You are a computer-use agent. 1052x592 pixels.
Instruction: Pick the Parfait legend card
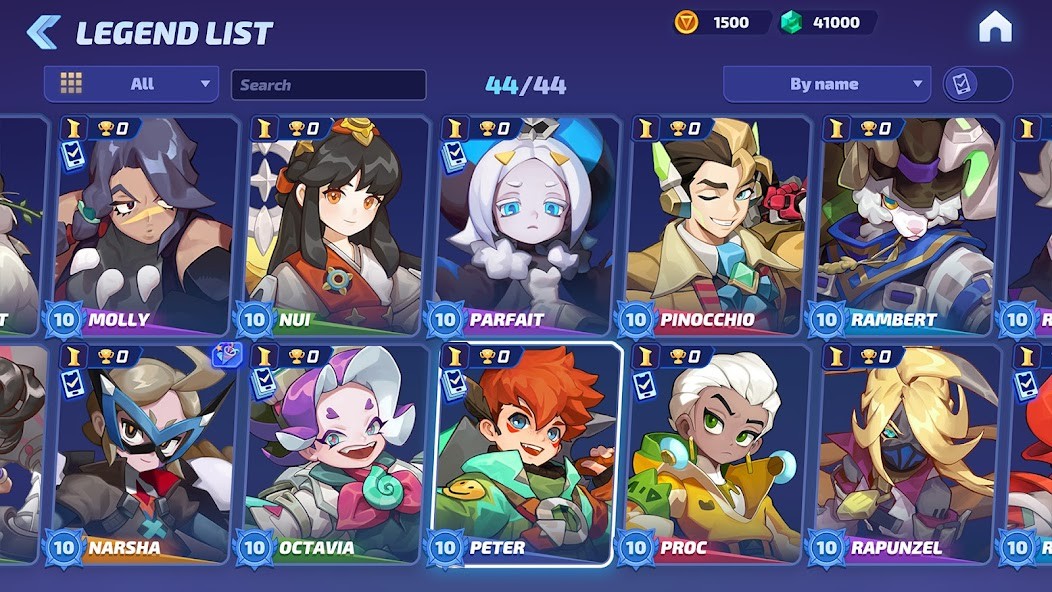coord(526,226)
